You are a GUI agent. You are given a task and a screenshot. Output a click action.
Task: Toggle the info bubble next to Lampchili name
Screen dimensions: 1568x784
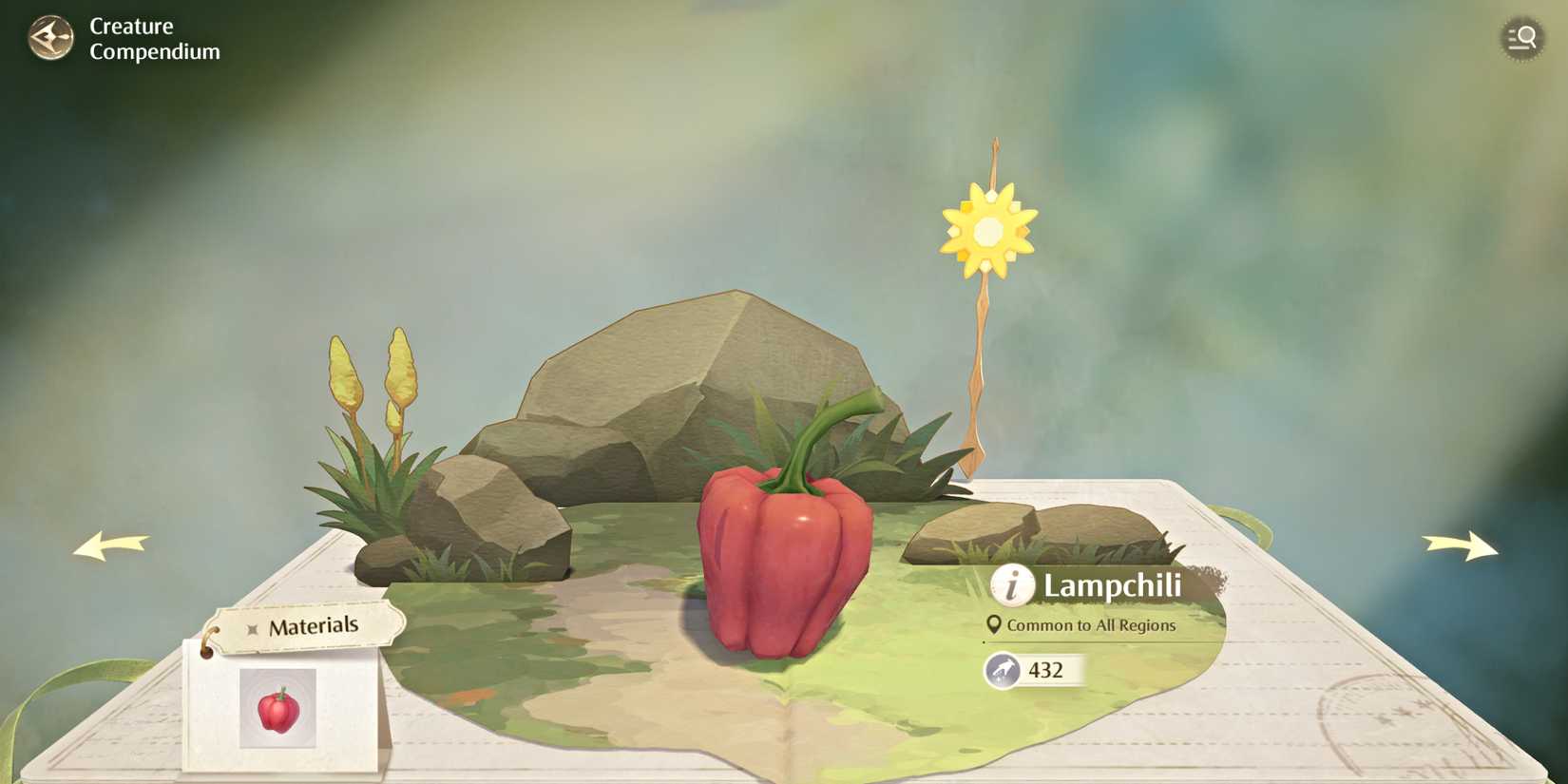[x=1010, y=586]
